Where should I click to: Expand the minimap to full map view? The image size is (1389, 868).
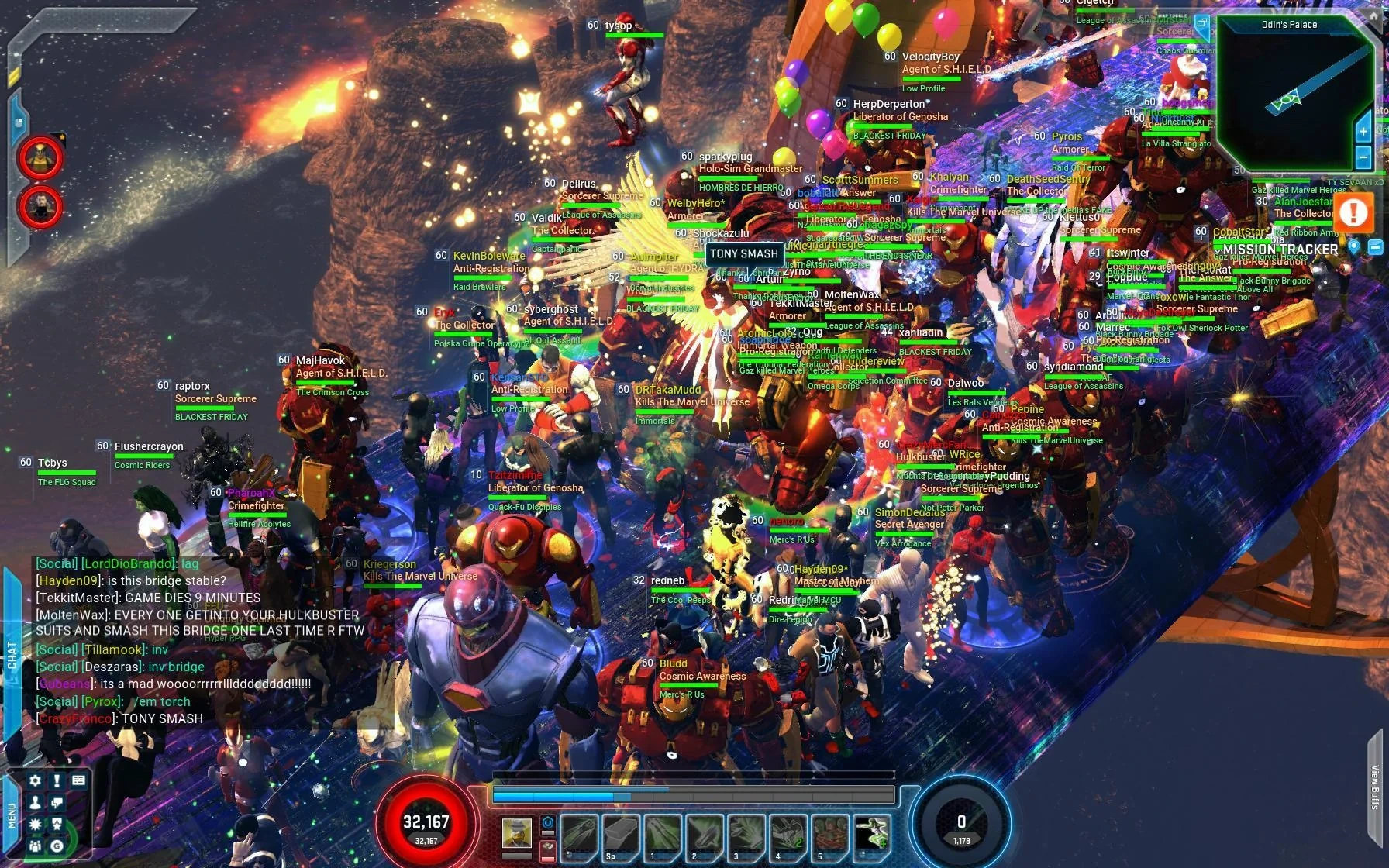coord(1374,15)
